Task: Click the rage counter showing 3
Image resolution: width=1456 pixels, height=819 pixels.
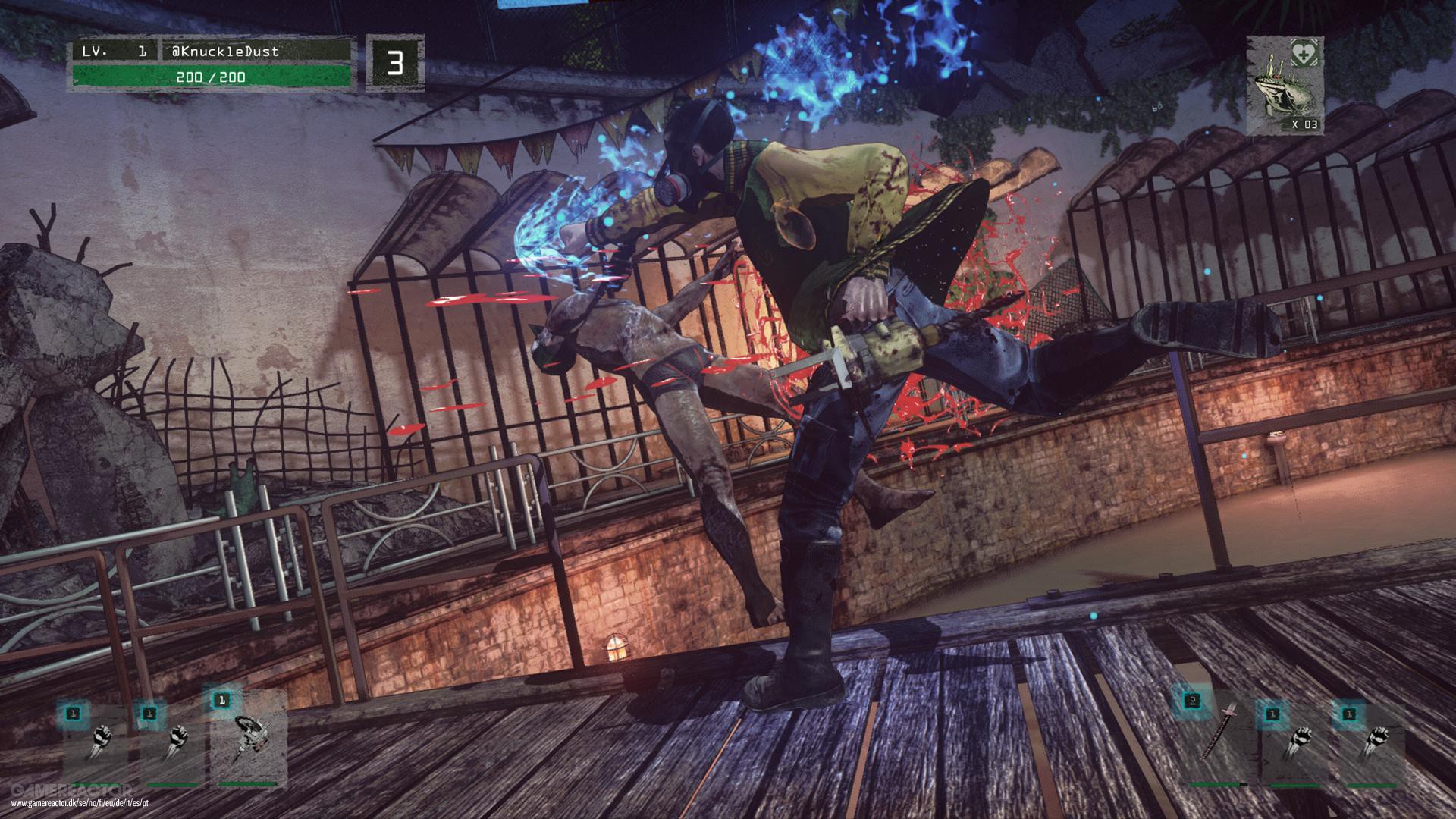Action: pos(394,62)
